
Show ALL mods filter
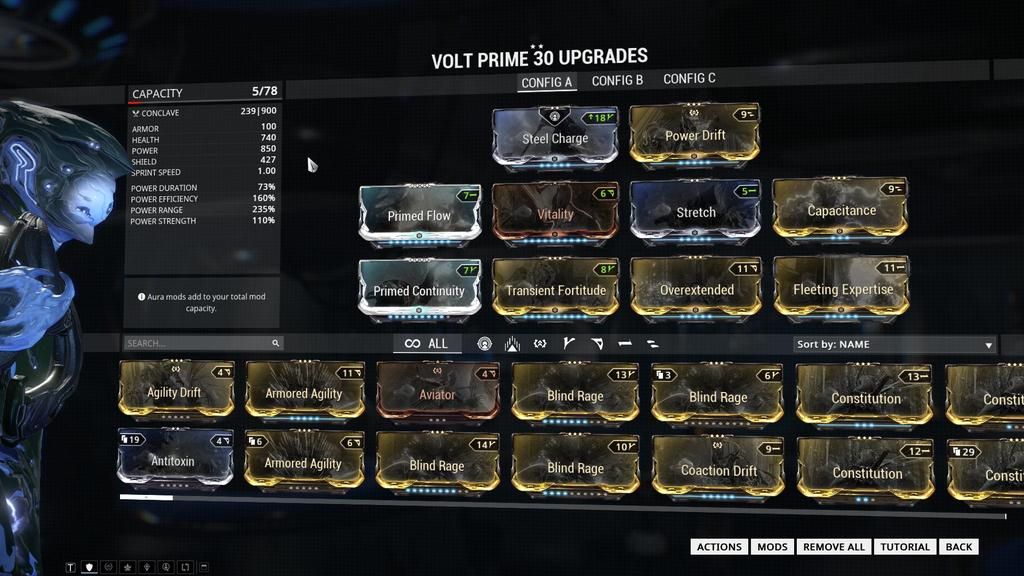[426, 344]
